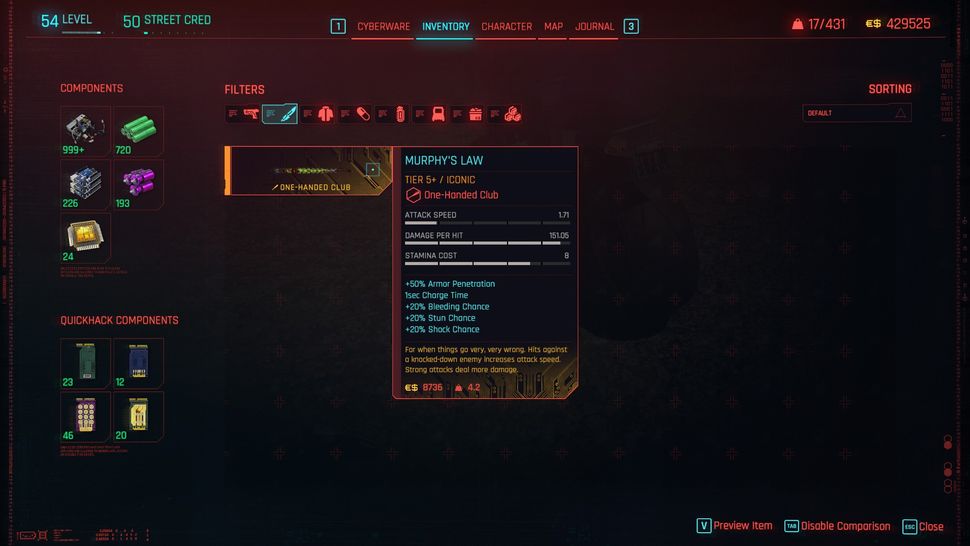Go to the Journal tab
Image resolution: width=970 pixels, height=546 pixels.
point(594,26)
